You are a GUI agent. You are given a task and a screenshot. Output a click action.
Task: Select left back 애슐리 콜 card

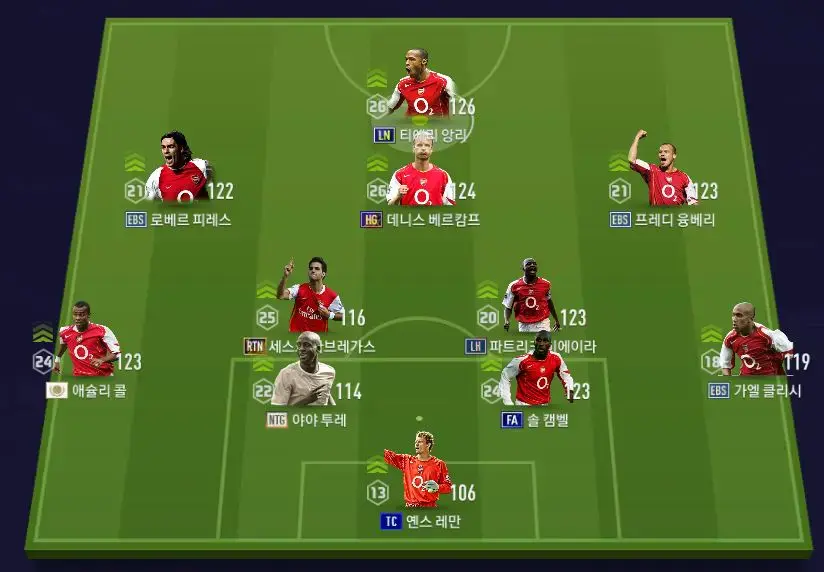click(87, 342)
